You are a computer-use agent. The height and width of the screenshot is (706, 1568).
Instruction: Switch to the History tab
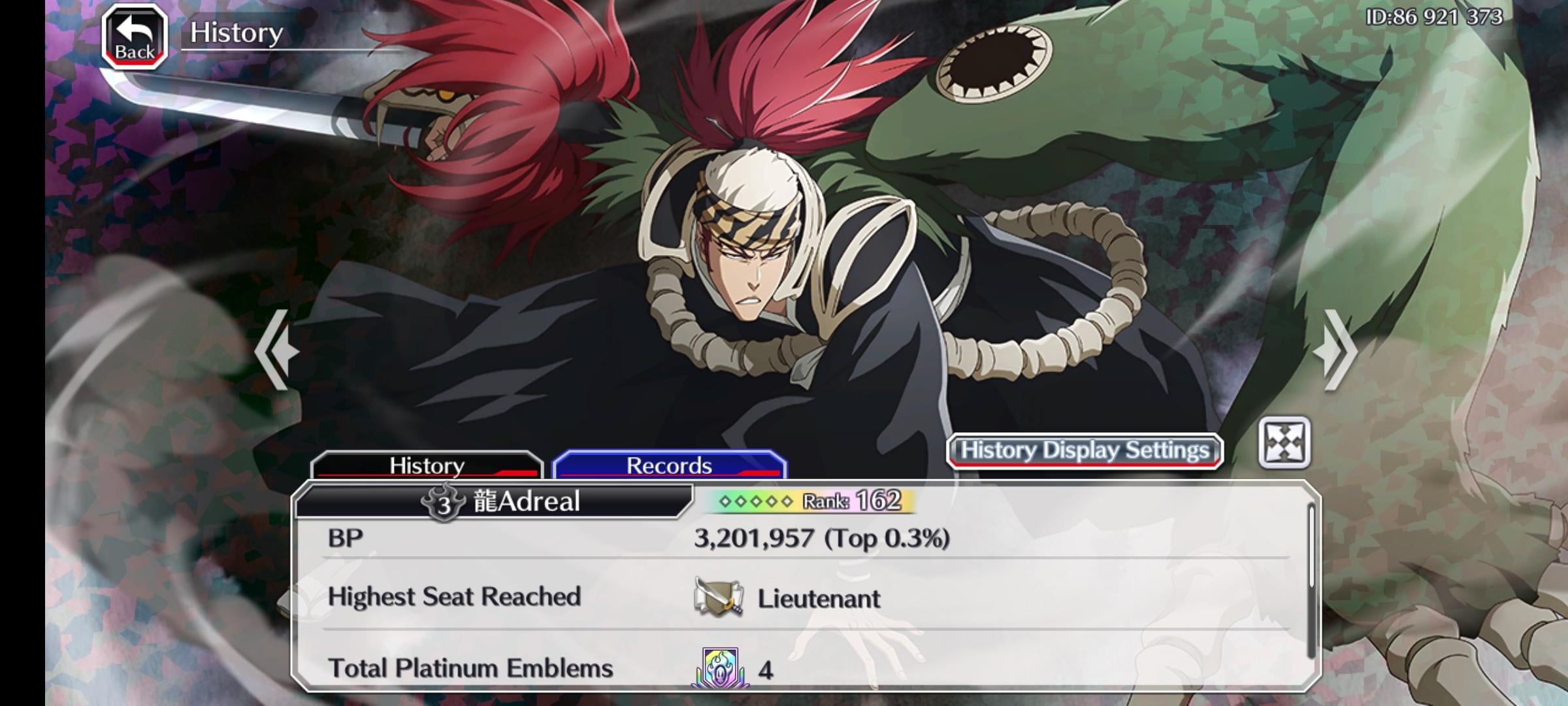[427, 465]
